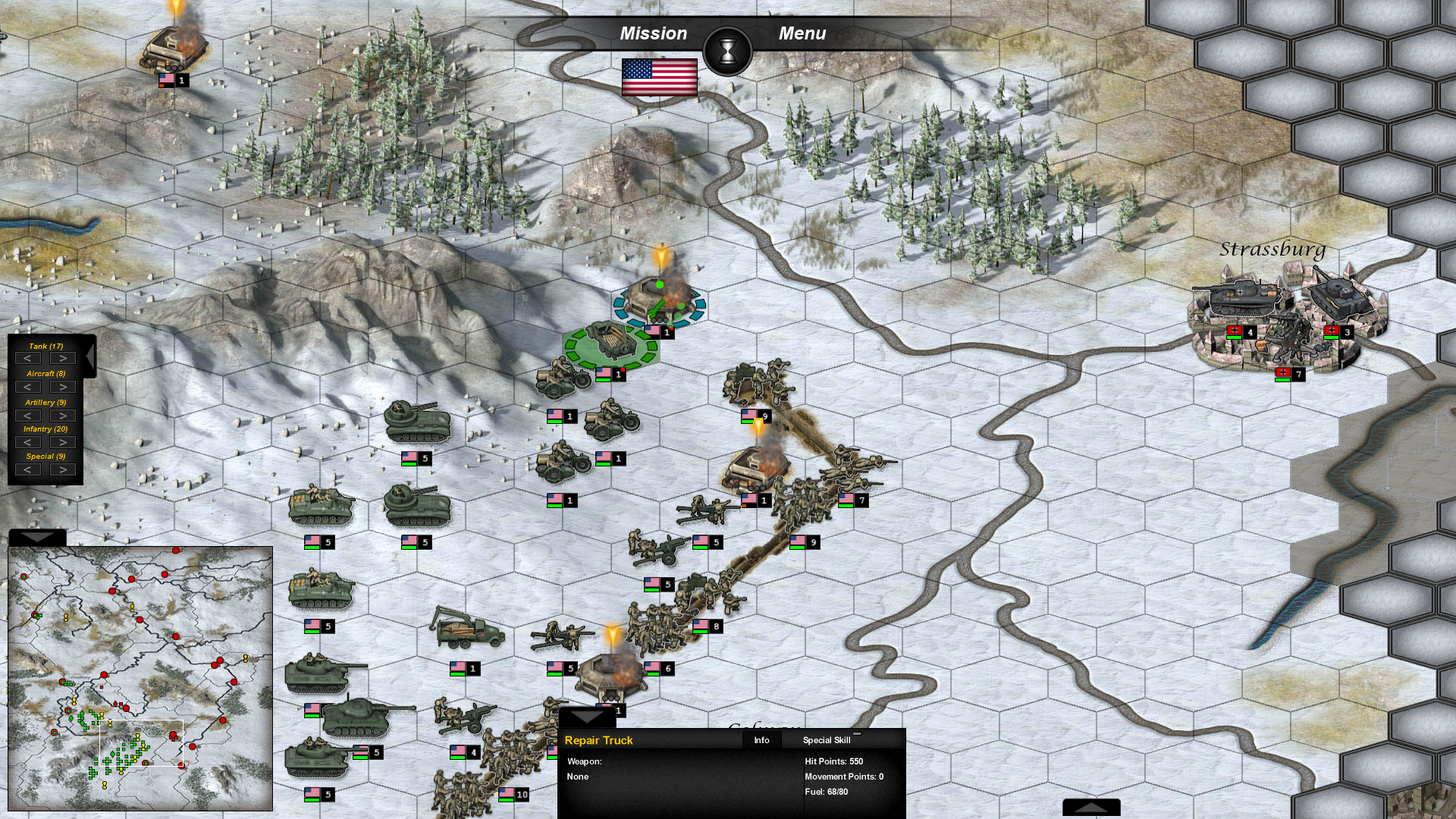The image size is (1456, 819).
Task: Click the American flag faction indicator
Action: pyautogui.click(x=659, y=78)
